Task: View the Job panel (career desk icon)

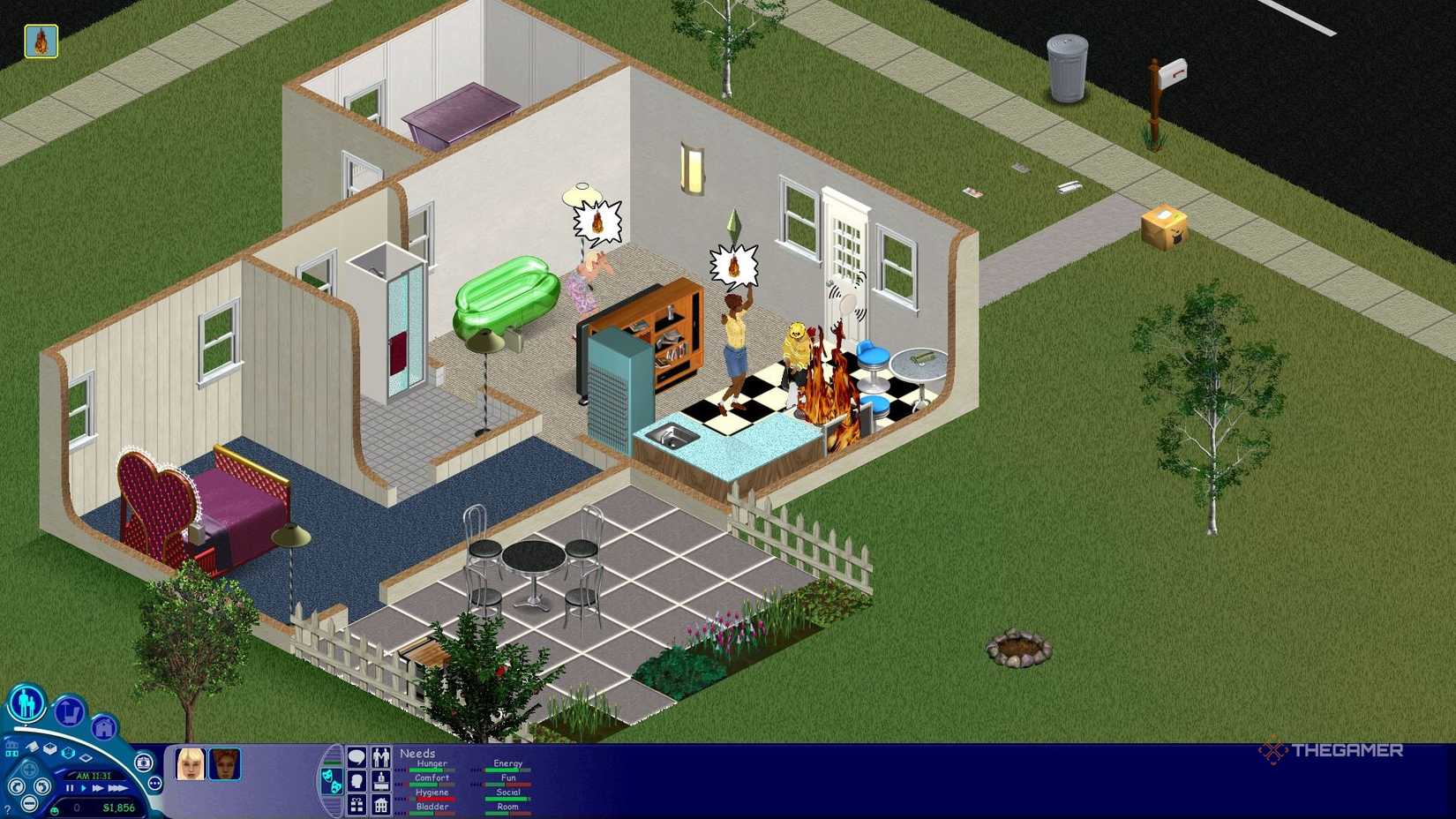Action: [x=381, y=782]
